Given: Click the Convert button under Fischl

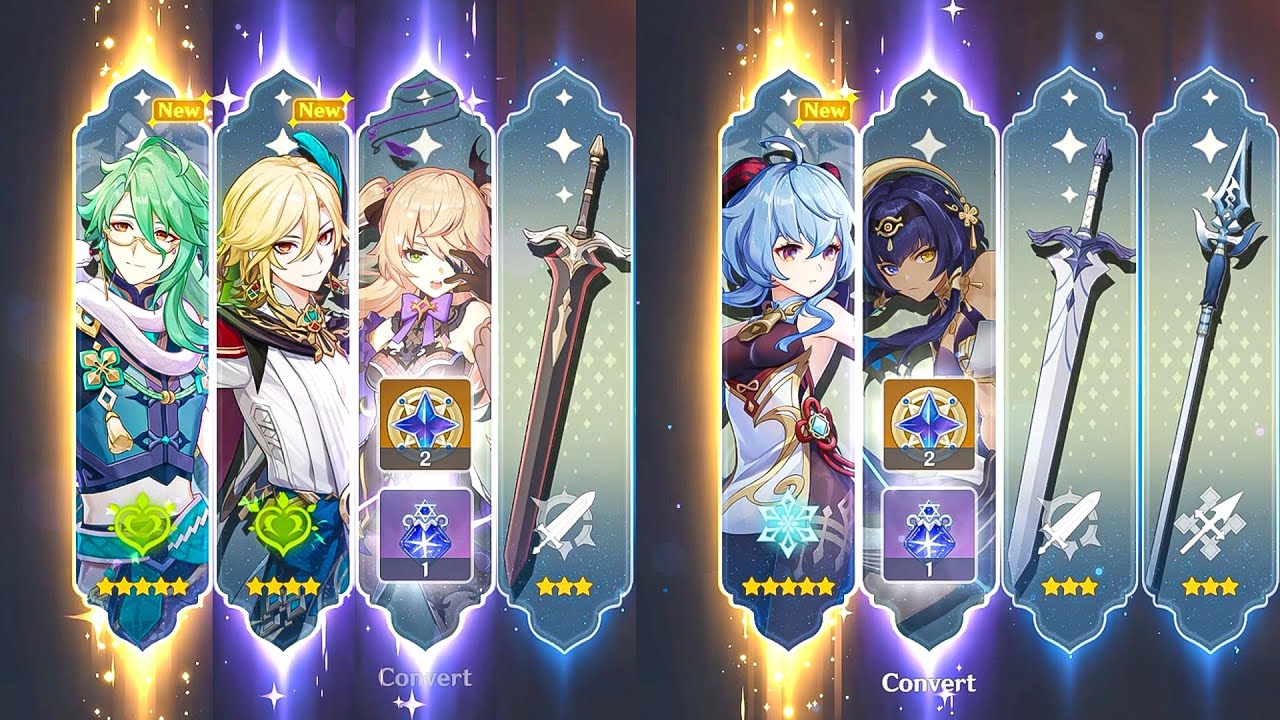Looking at the screenshot, I should 424,676.
